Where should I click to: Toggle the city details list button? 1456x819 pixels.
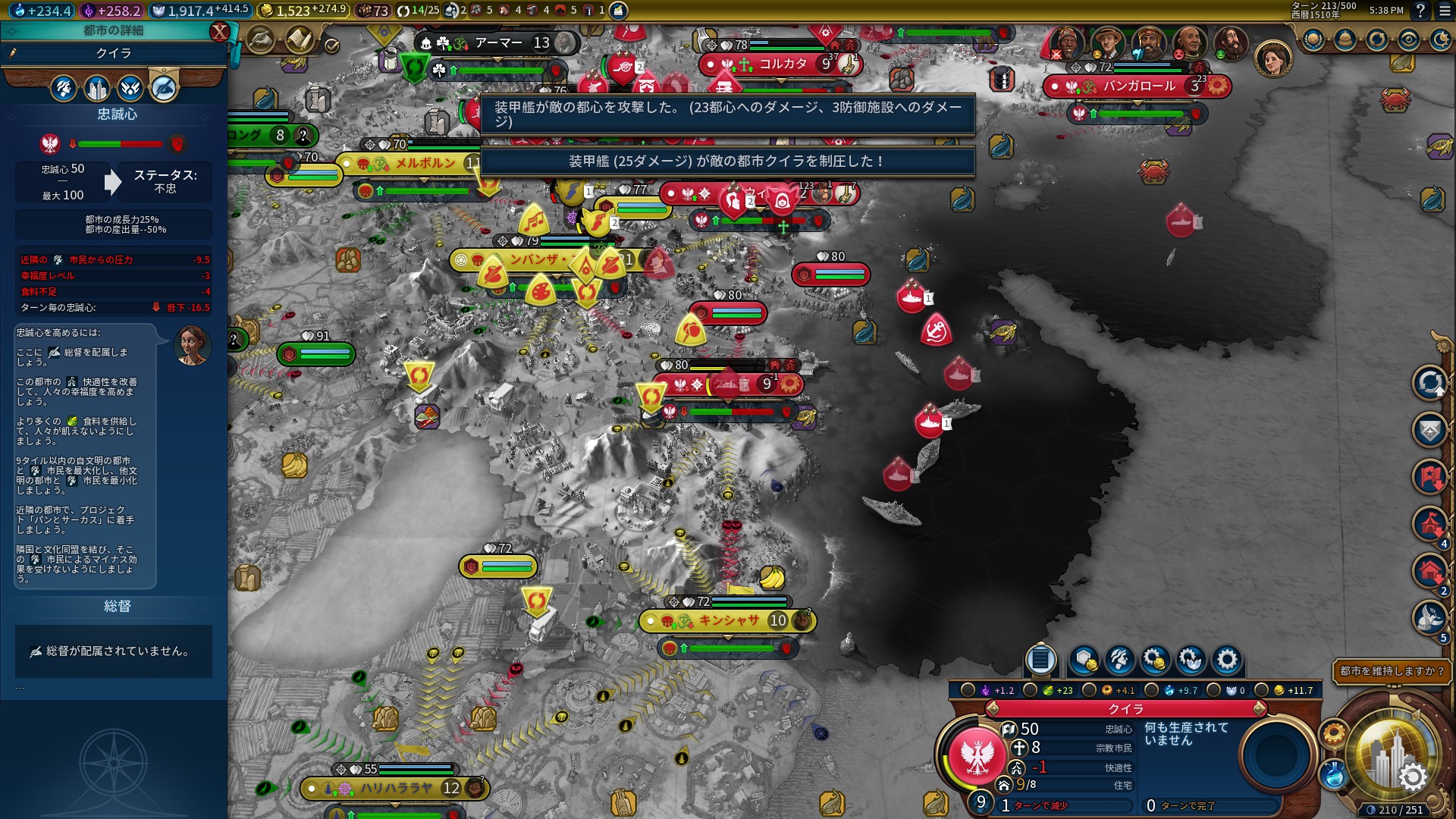(1040, 660)
